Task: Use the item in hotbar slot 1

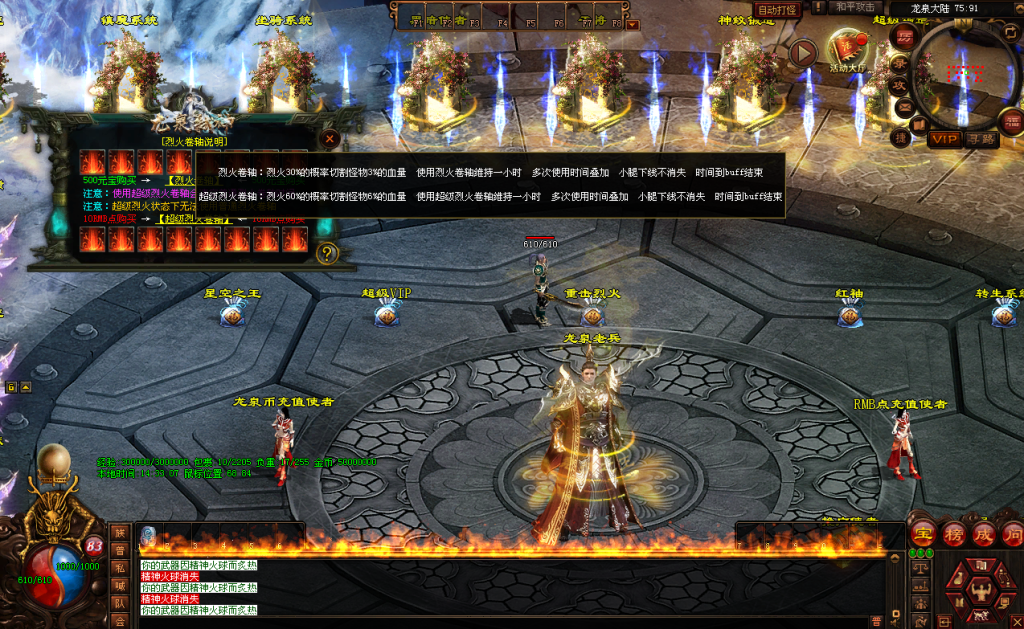Action: coord(149,535)
